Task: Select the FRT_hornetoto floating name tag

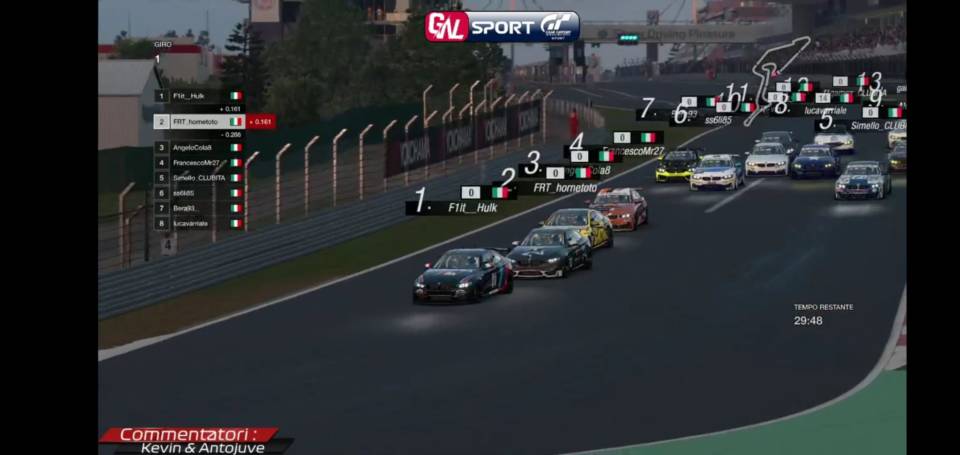Action: (564, 187)
